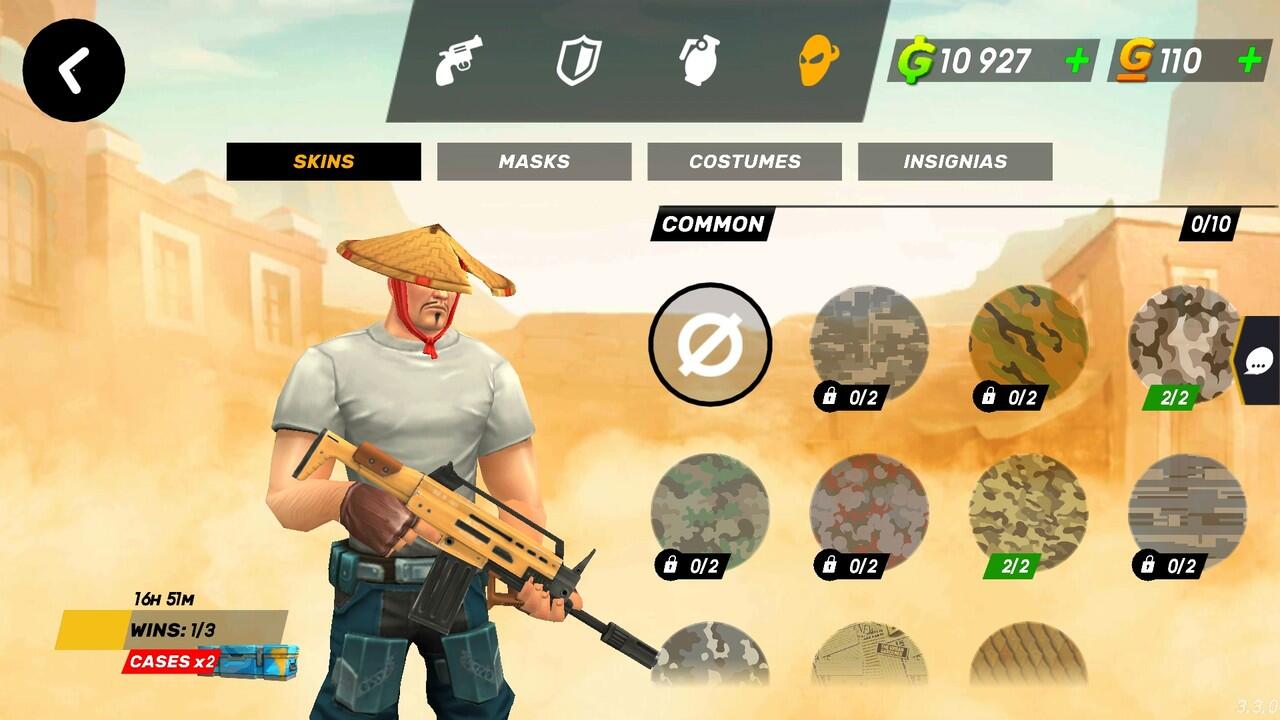Tap the back arrow to exit the shop
Image resolution: width=1280 pixels, height=720 pixels.
72,67
